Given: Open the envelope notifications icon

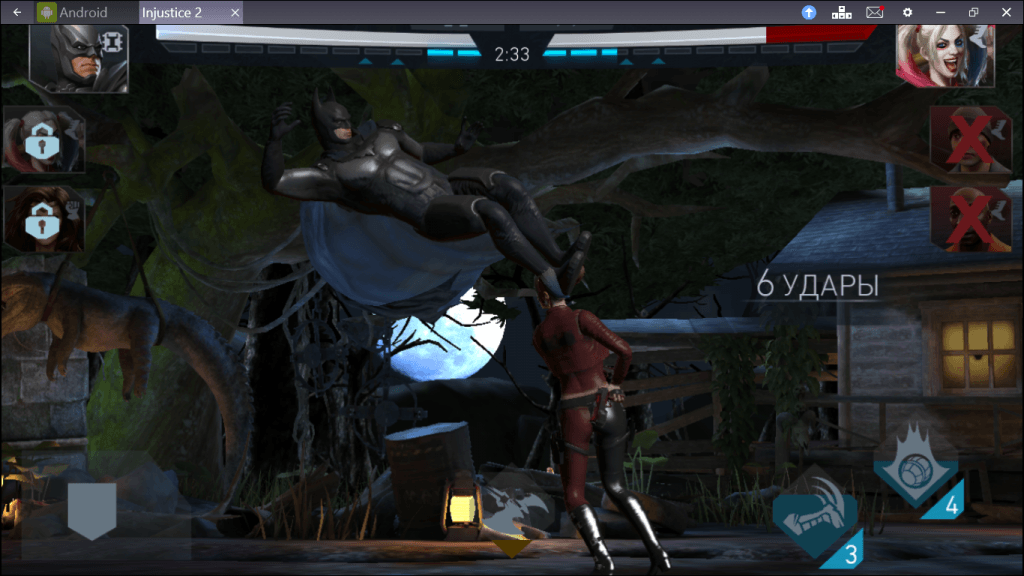Looking at the screenshot, I should pyautogui.click(x=874, y=12).
